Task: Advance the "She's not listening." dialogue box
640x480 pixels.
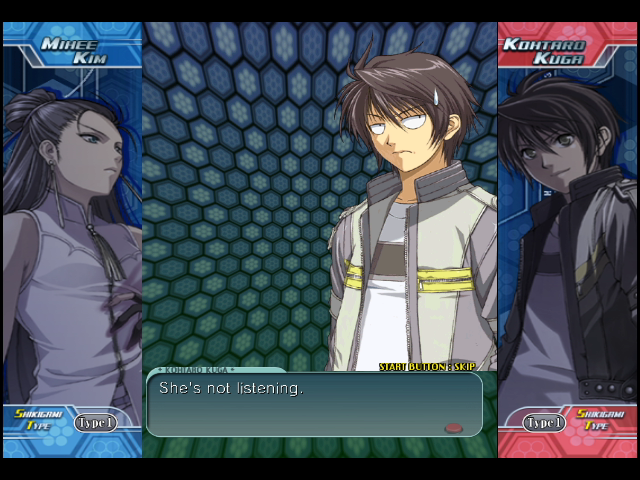Action: point(314,404)
